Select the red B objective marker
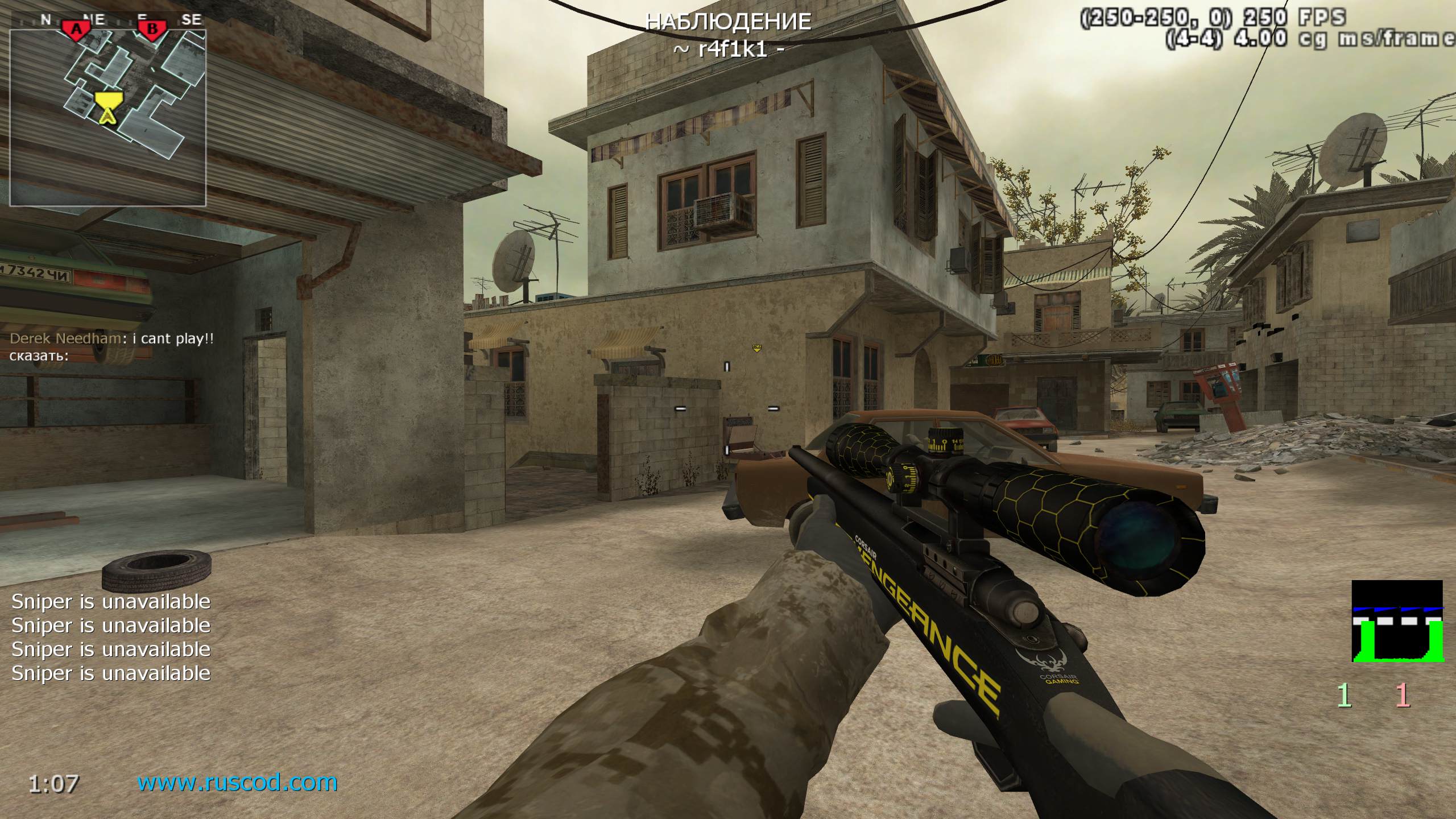The image size is (1456, 819). (x=152, y=28)
